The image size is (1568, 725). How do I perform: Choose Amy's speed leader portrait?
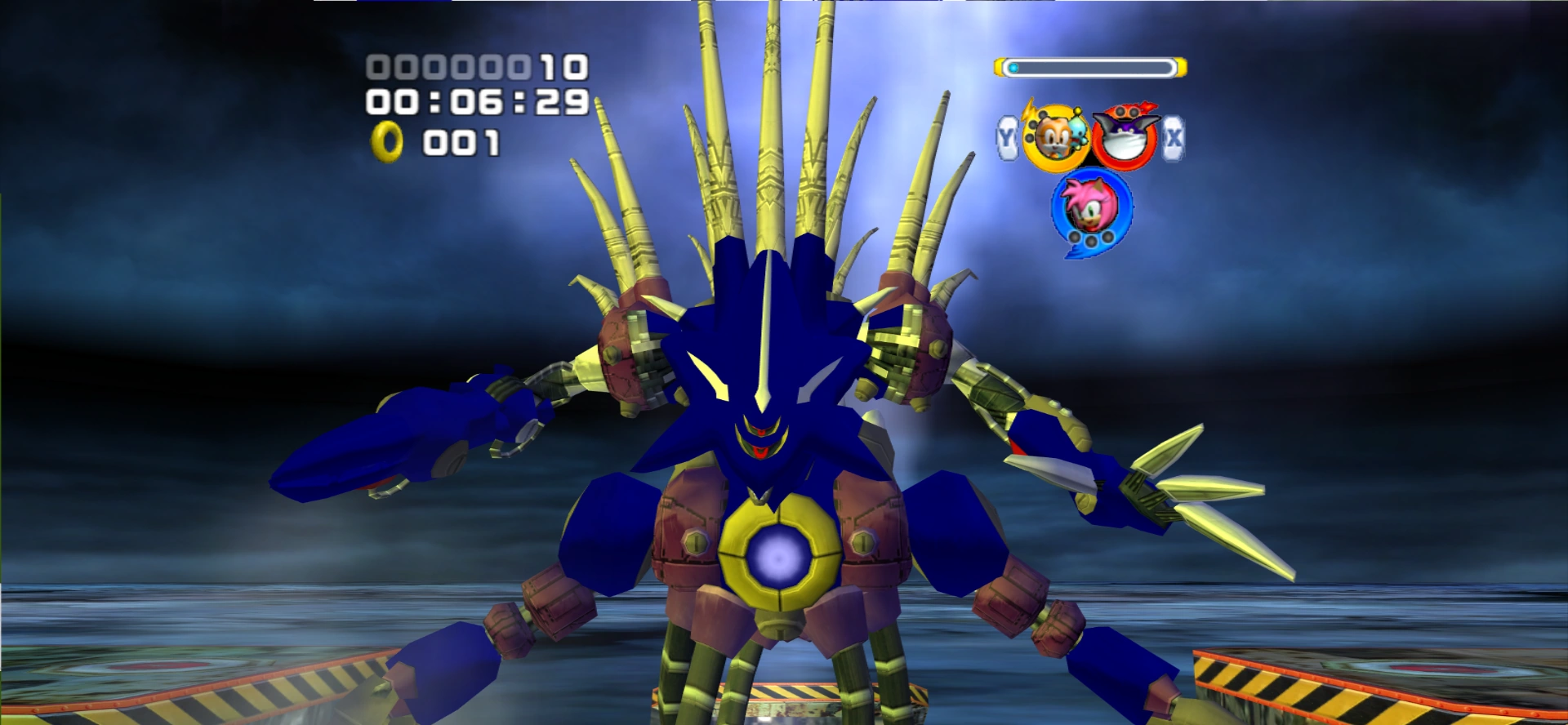point(1091,207)
